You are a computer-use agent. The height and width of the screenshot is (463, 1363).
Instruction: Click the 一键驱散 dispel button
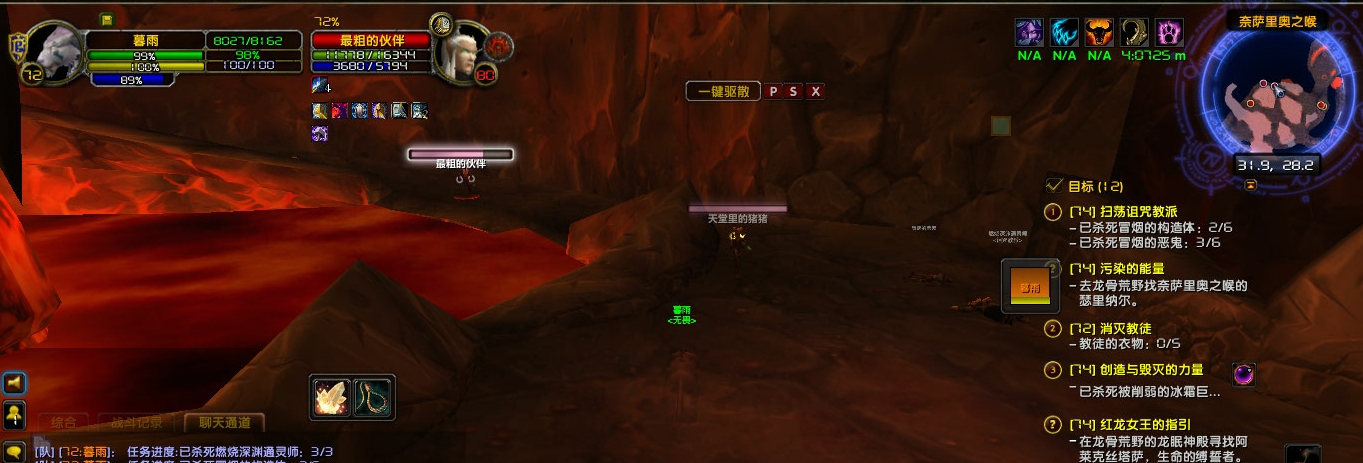pos(723,91)
